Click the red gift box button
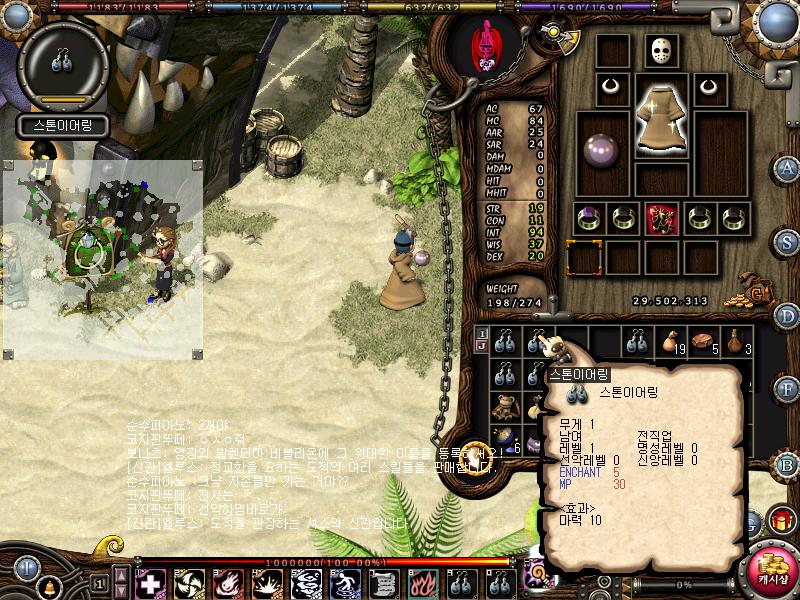 pyautogui.click(x=779, y=521)
